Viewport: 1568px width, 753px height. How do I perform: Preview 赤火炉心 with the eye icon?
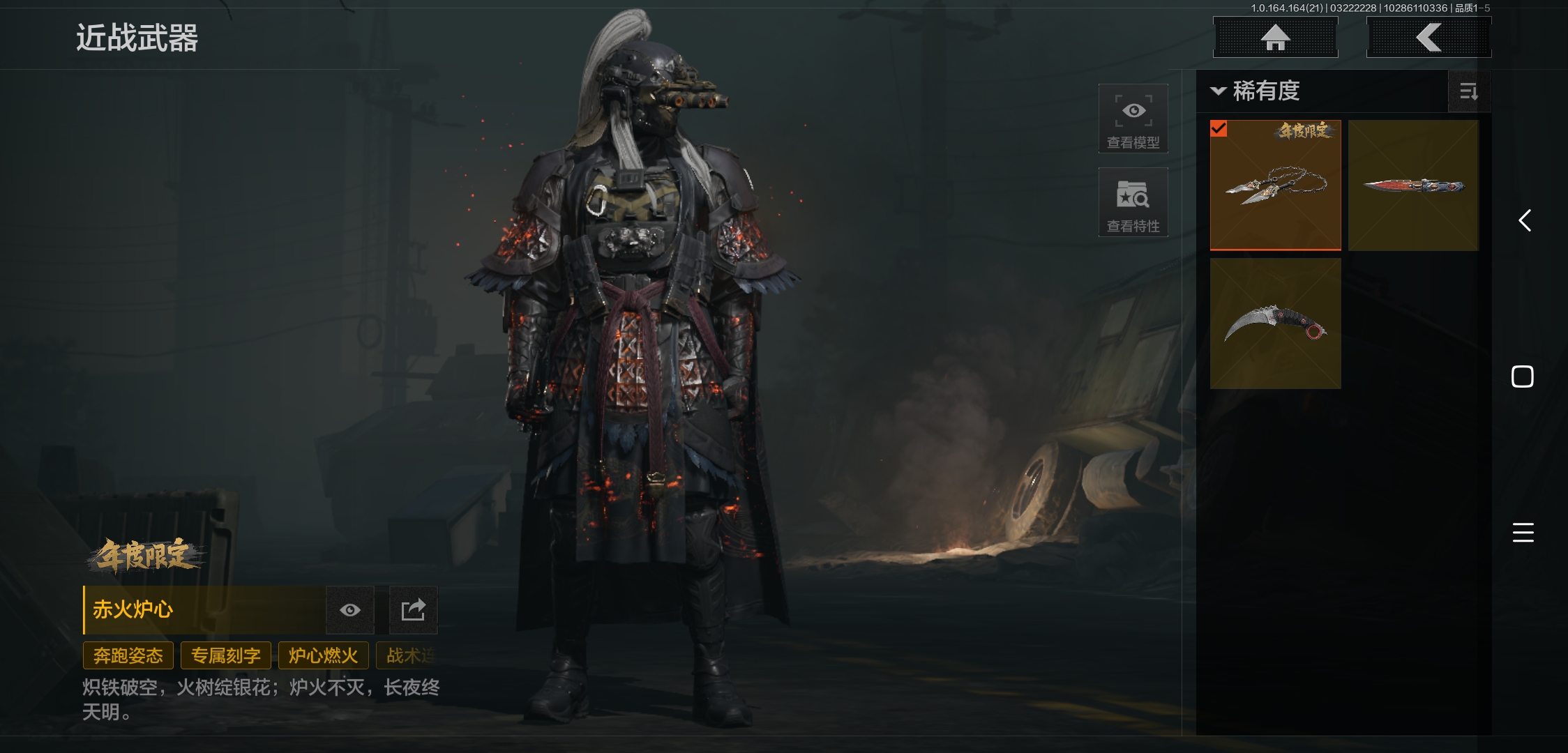[x=350, y=610]
